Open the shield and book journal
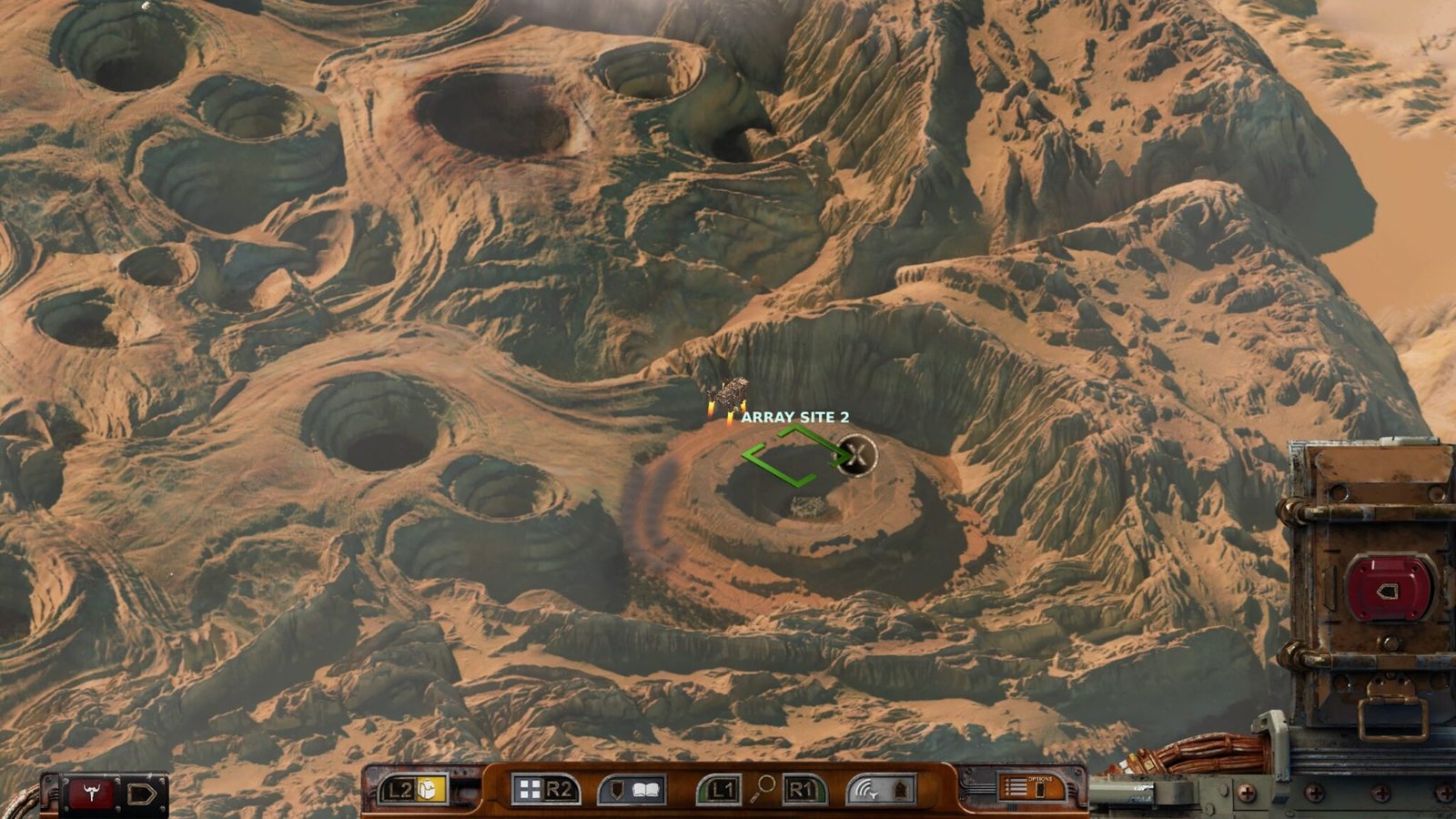The height and width of the screenshot is (819, 1456). 632,790
